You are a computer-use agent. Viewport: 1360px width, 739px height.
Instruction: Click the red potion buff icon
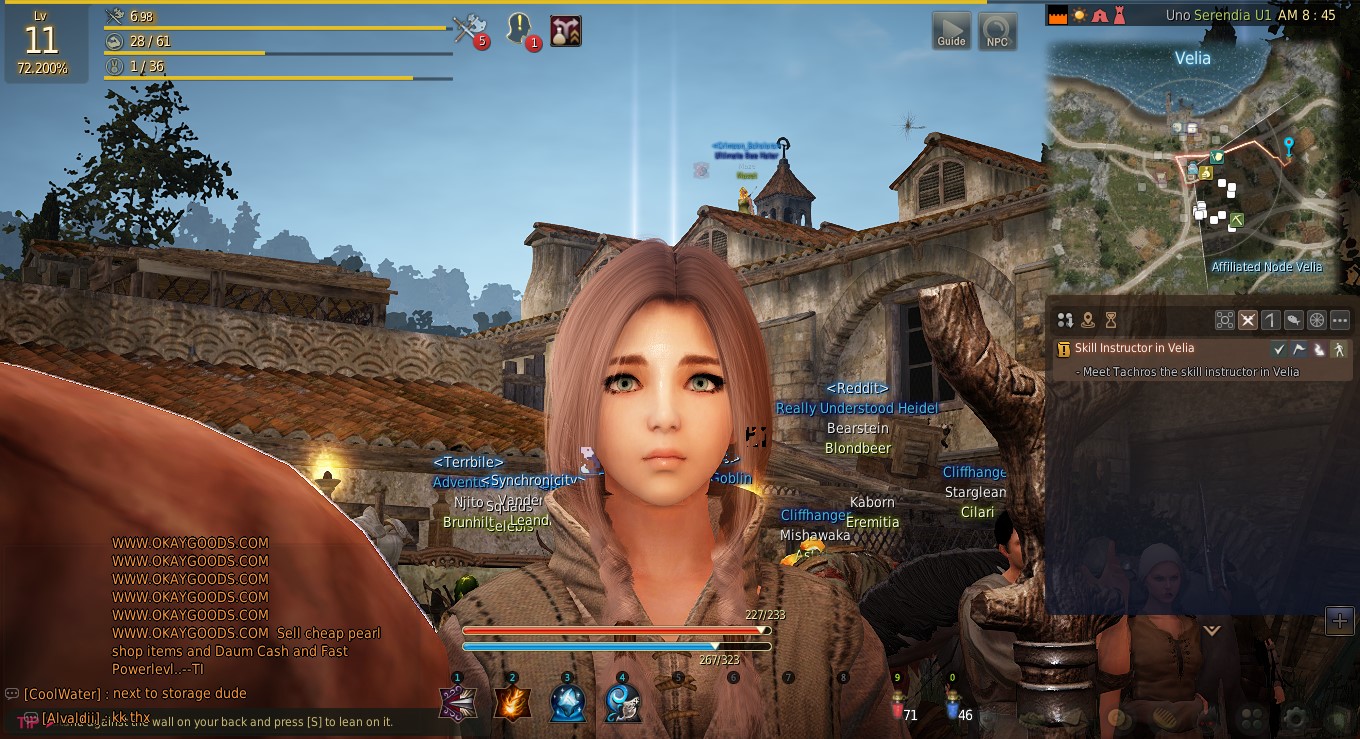(x=566, y=30)
